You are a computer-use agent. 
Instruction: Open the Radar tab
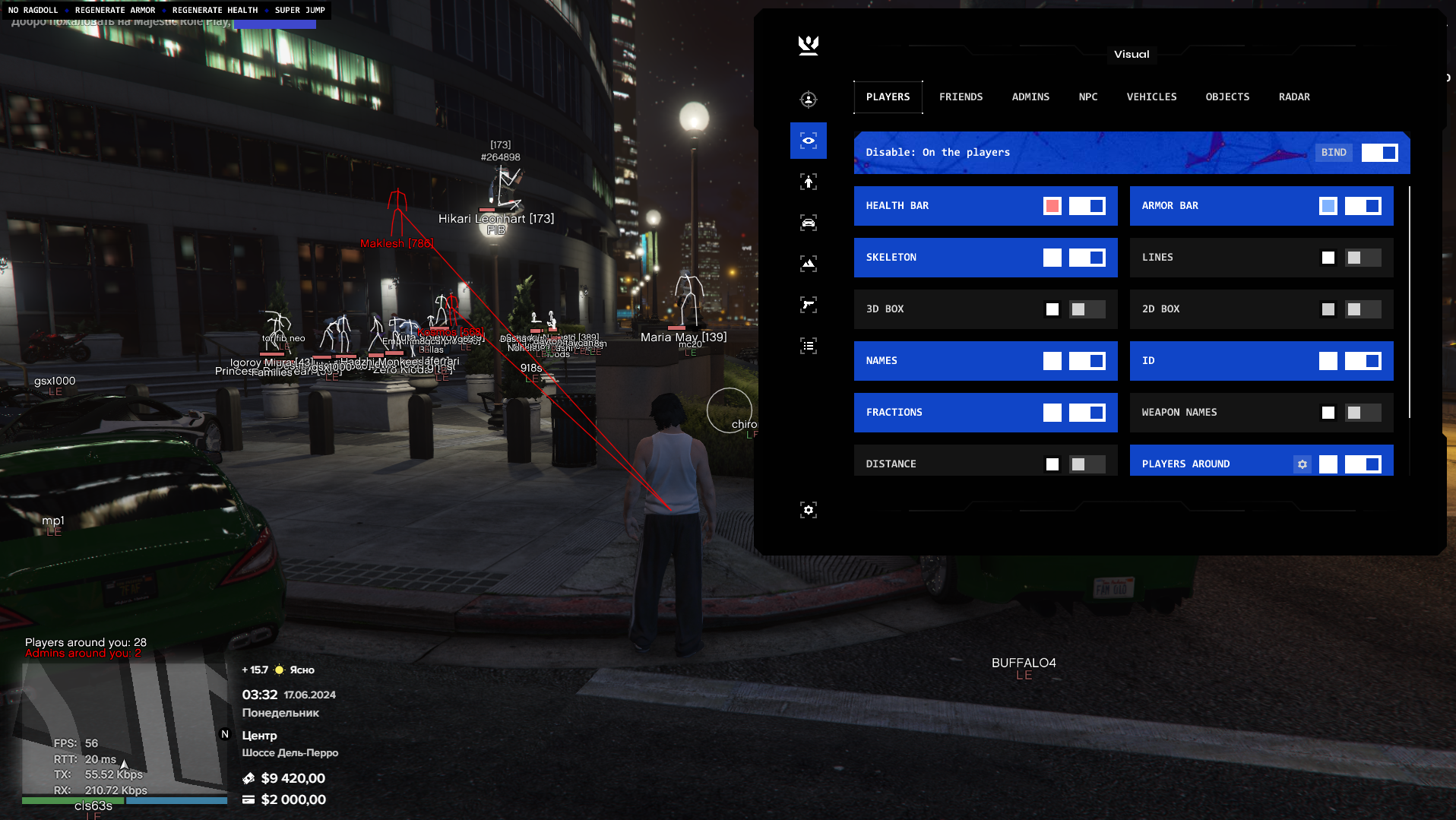(x=1294, y=97)
